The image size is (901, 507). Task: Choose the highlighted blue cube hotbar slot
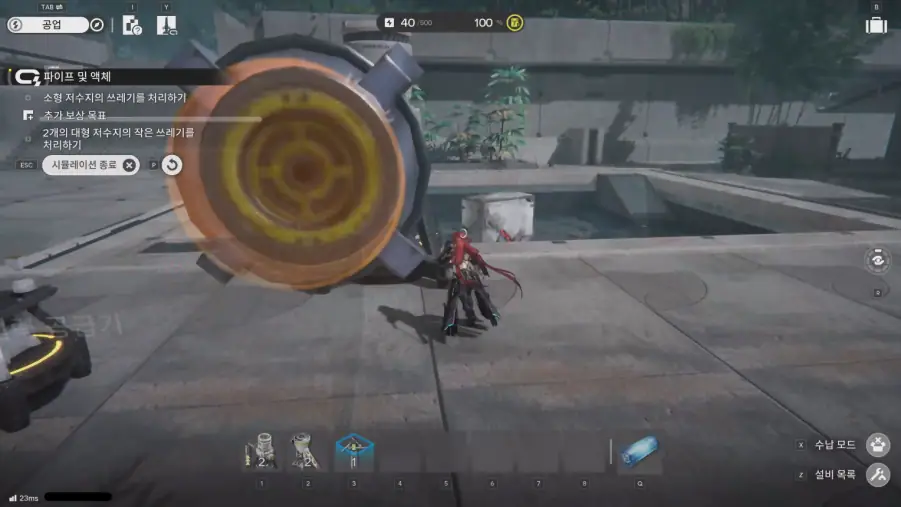pos(354,452)
